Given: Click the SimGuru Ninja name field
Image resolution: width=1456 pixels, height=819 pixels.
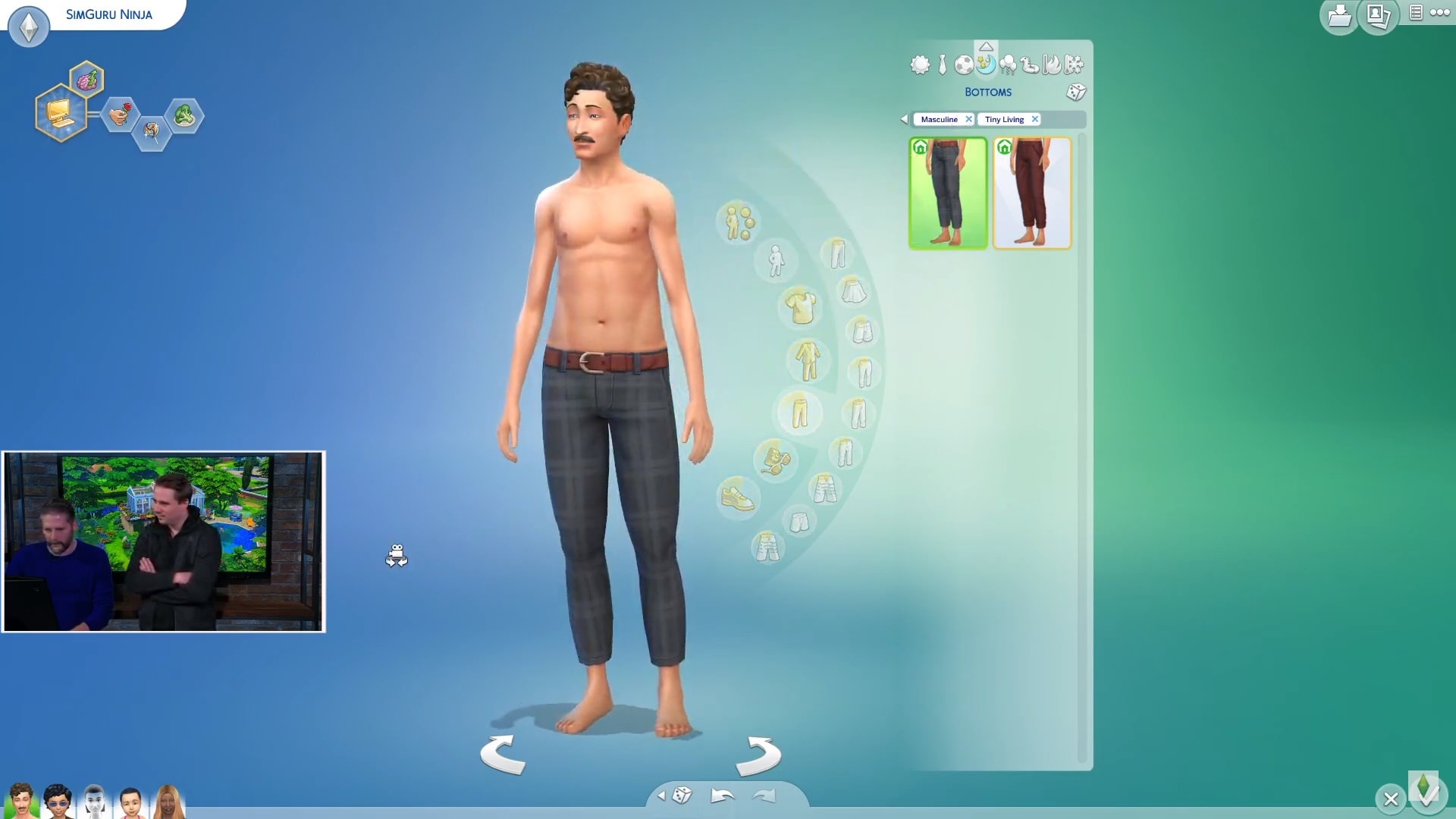Looking at the screenshot, I should pos(109,14).
